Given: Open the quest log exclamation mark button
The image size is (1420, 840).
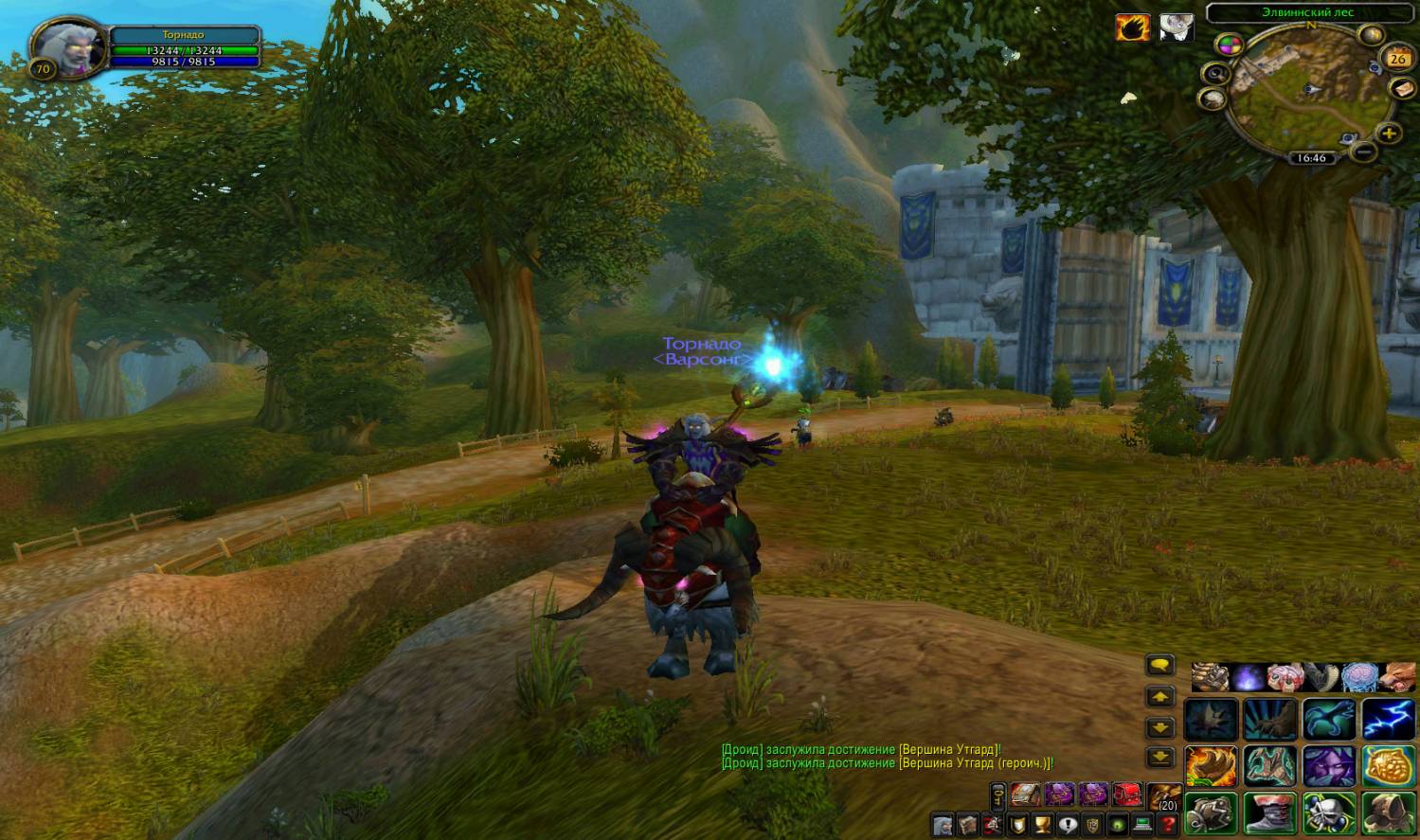Looking at the screenshot, I should 1068,825.
